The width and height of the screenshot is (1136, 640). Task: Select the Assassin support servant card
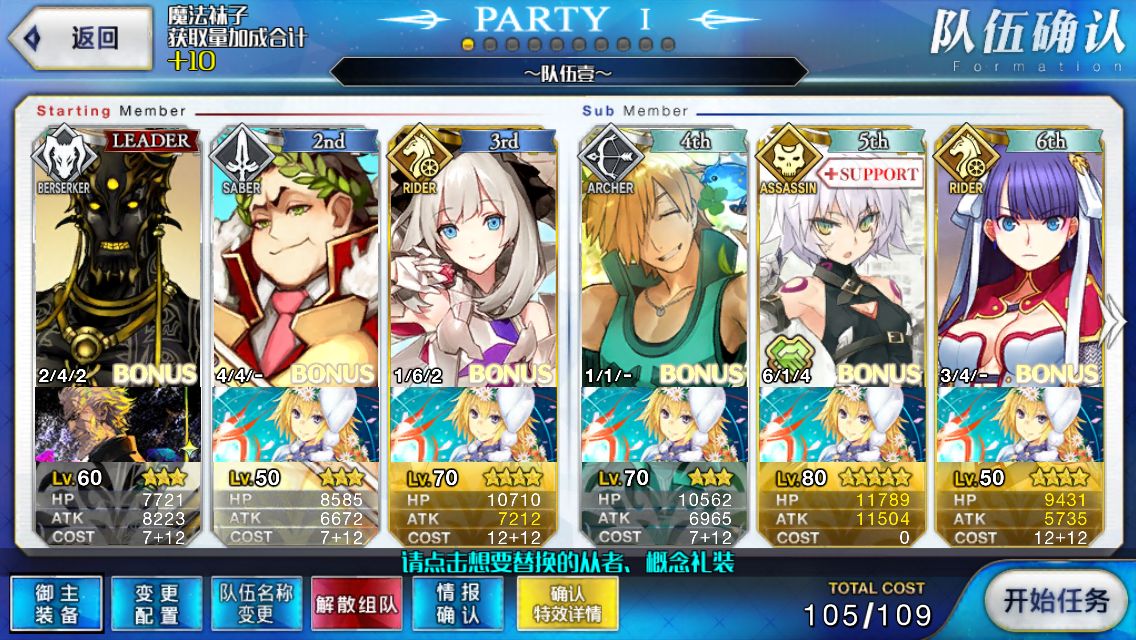coord(840,260)
